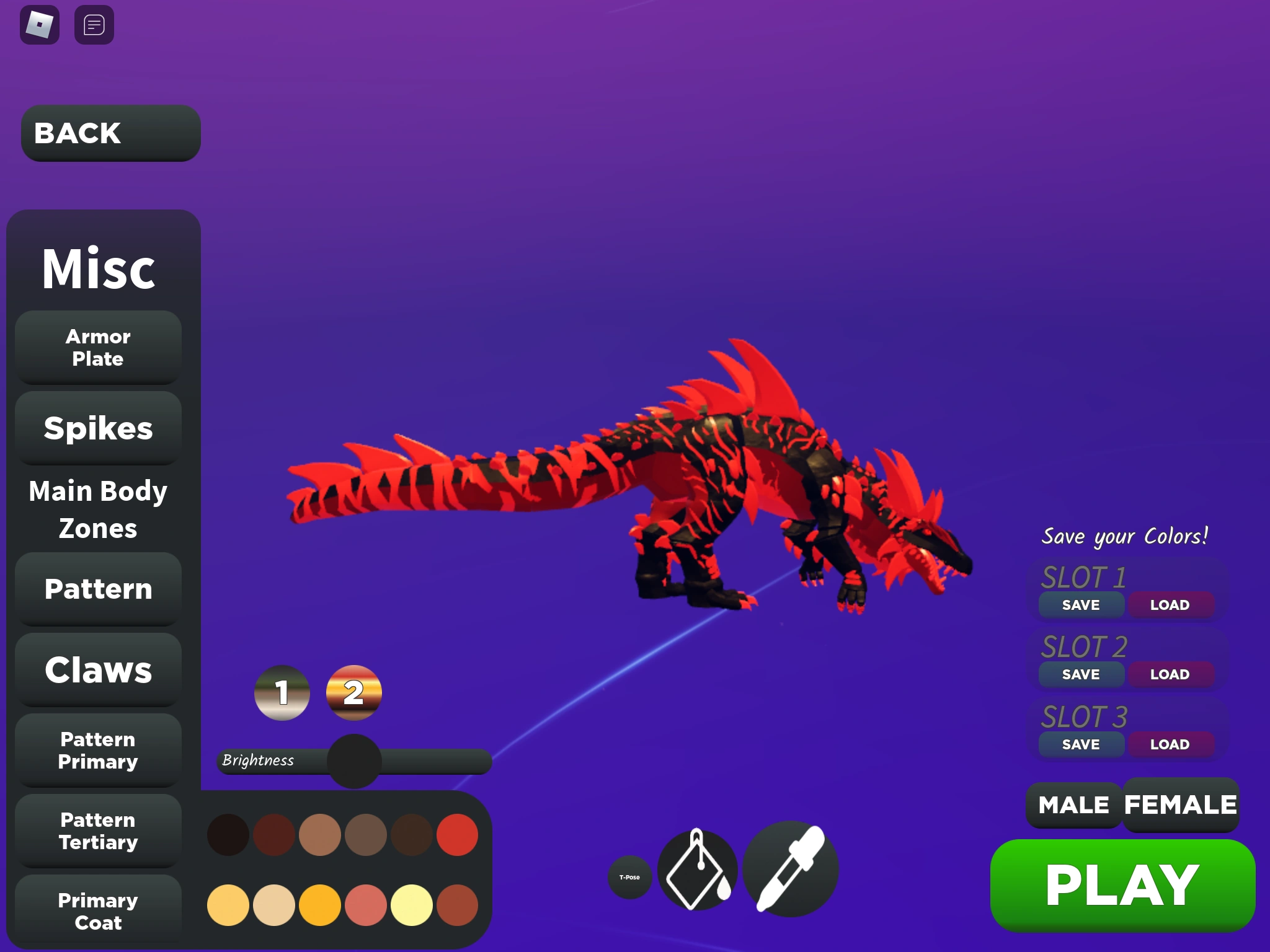Choose color palette preset 1
This screenshot has height=952, width=1270.
click(282, 693)
